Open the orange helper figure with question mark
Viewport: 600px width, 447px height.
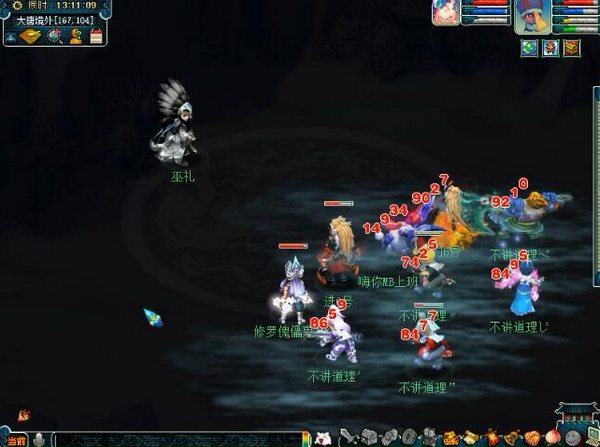[x=75, y=36]
